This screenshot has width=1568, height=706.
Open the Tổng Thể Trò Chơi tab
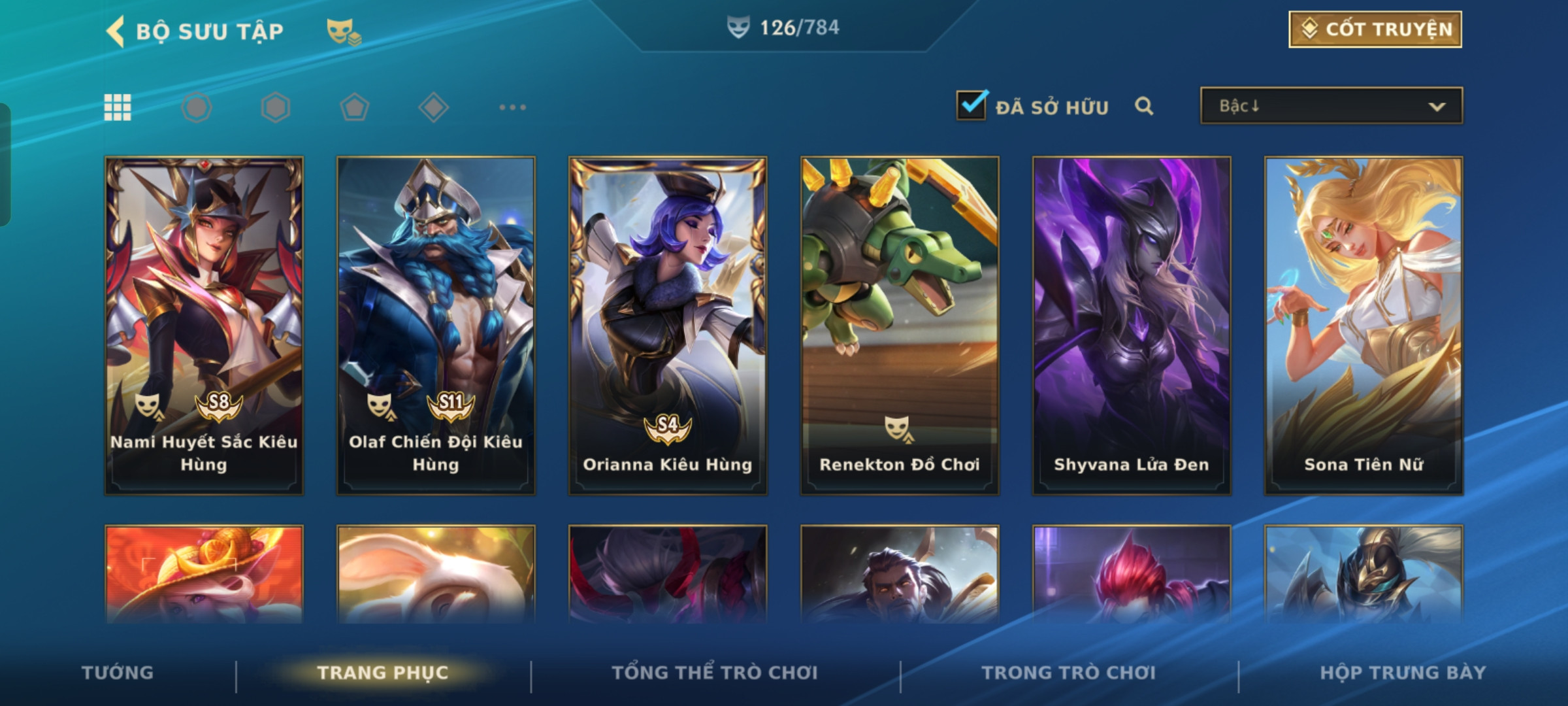pyautogui.click(x=715, y=673)
